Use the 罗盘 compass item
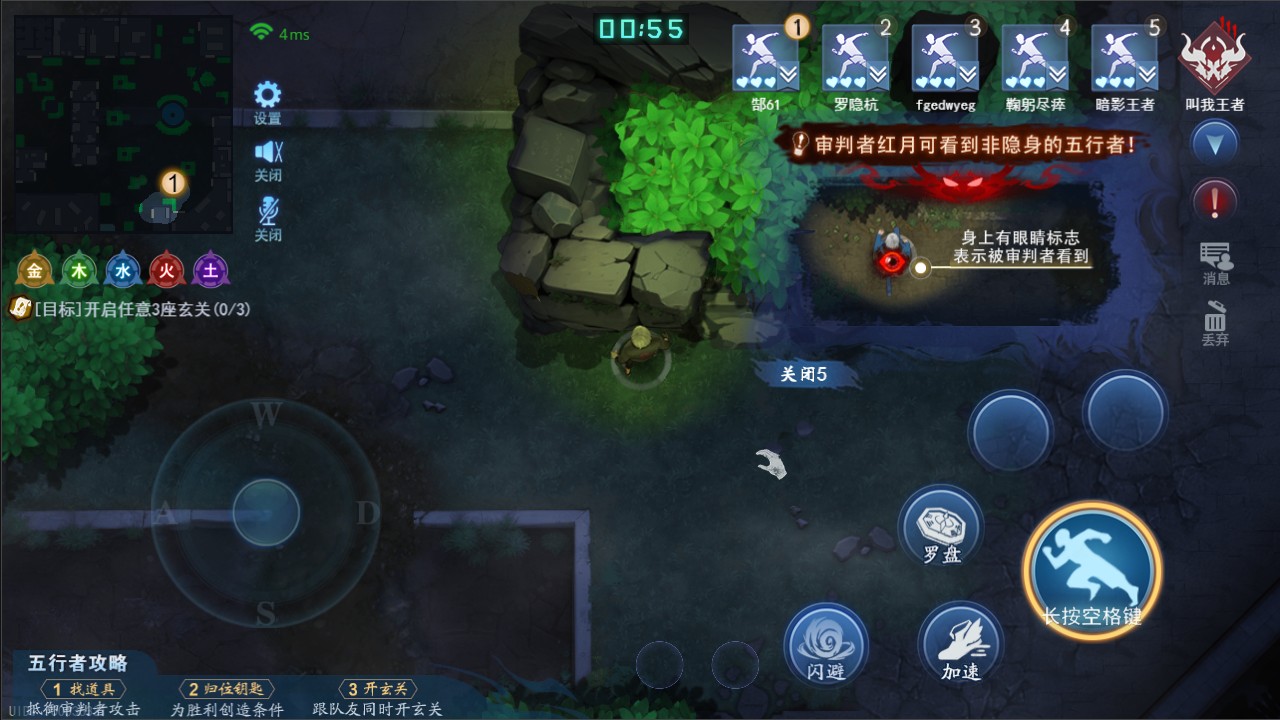Viewport: 1280px width, 720px height. [940, 527]
